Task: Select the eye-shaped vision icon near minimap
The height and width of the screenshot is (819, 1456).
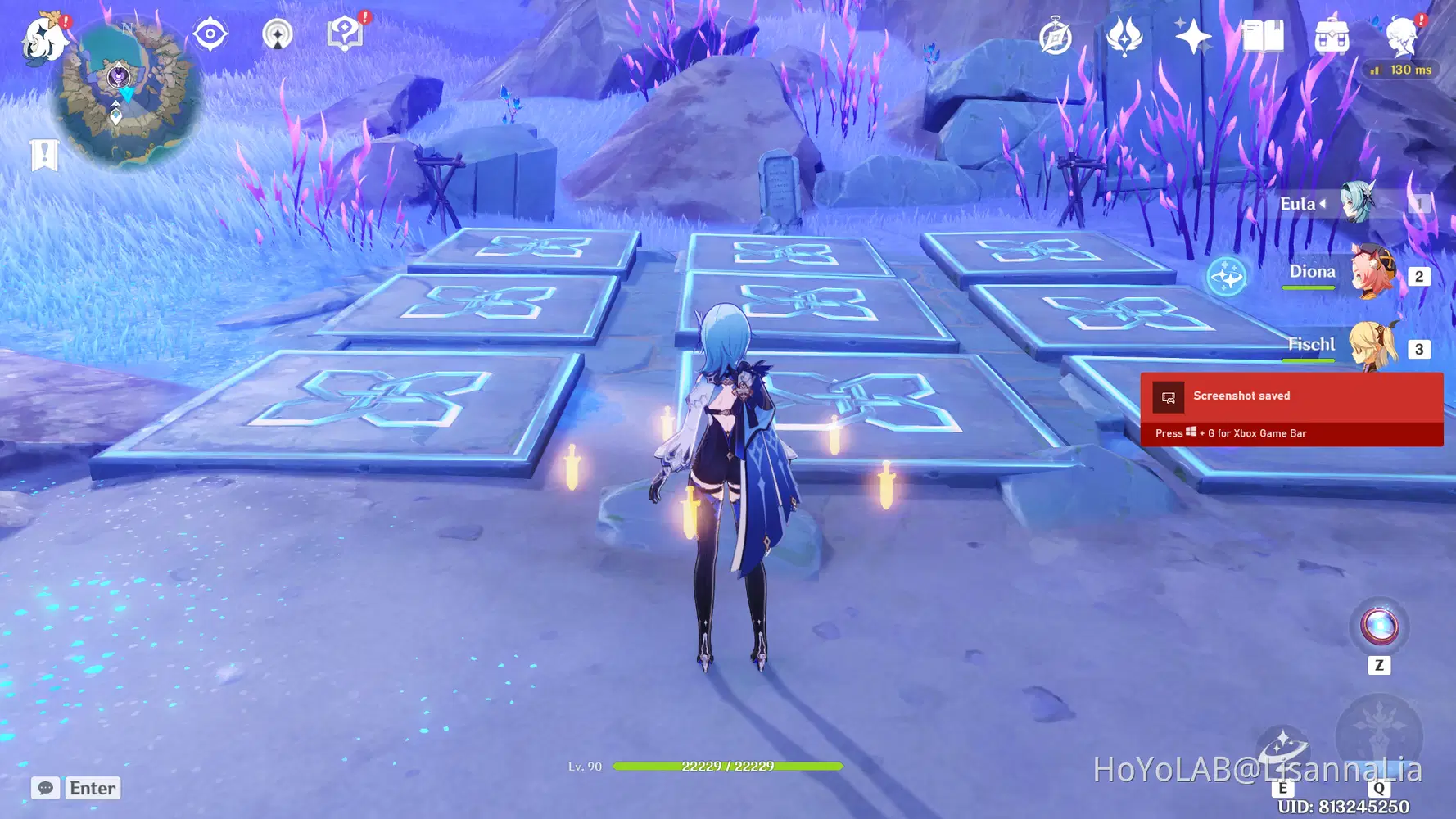Action: click(x=210, y=33)
